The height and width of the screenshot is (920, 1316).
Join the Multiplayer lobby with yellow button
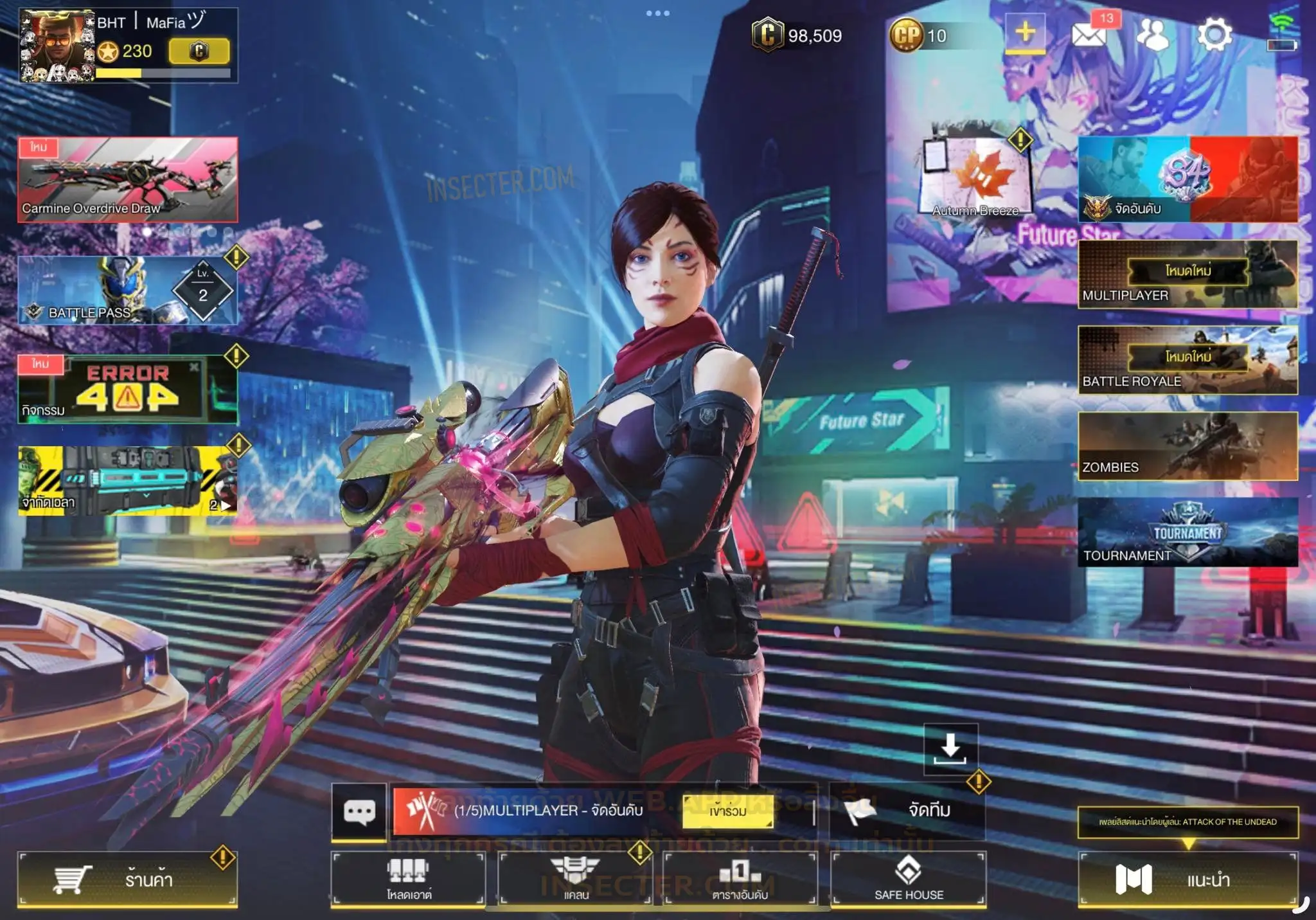click(727, 811)
